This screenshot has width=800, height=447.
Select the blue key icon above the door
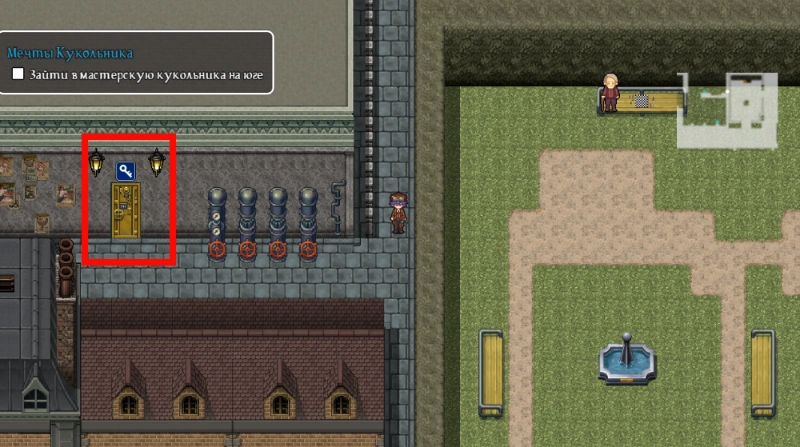(126, 171)
